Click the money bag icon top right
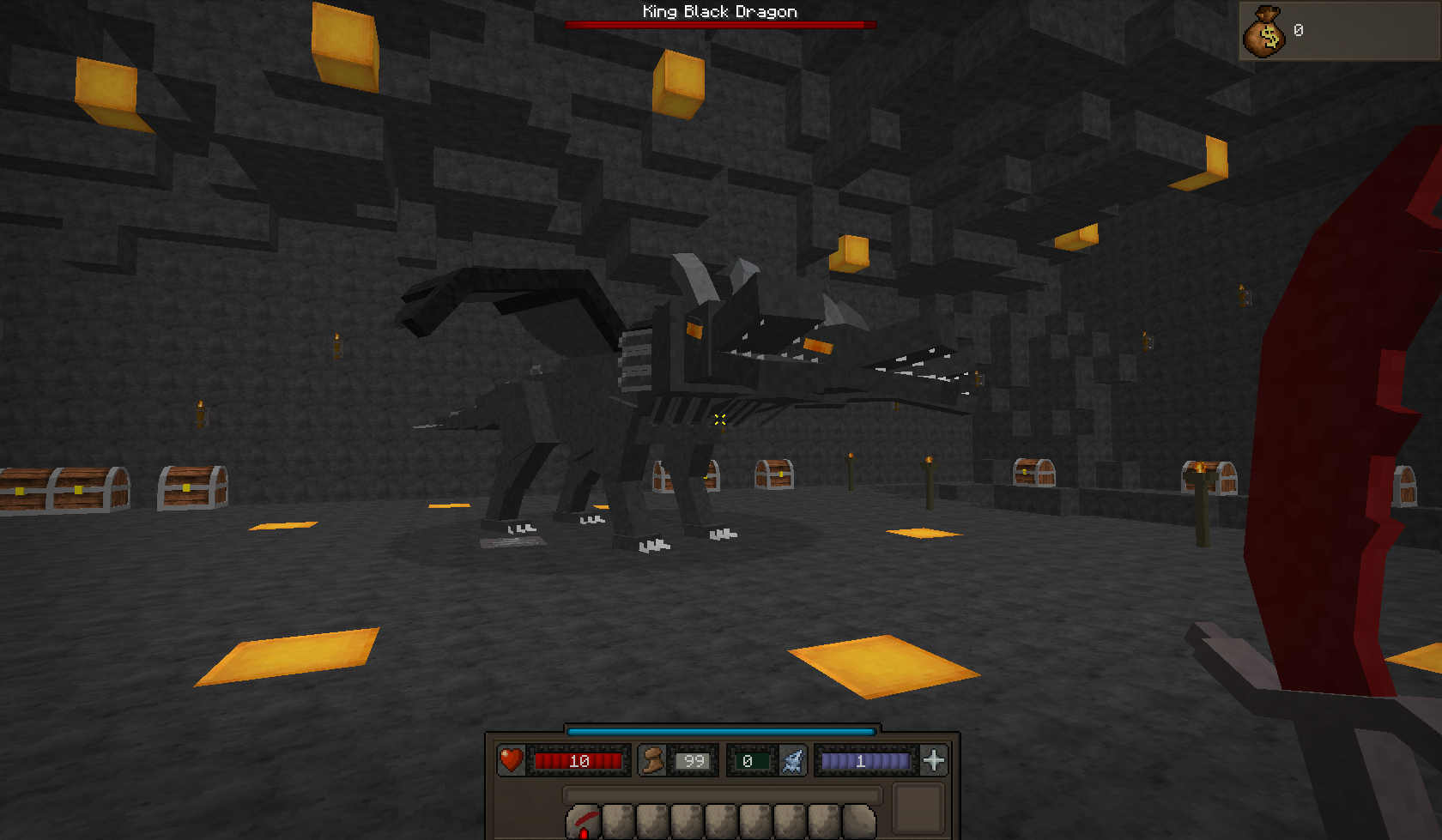 click(1265, 33)
